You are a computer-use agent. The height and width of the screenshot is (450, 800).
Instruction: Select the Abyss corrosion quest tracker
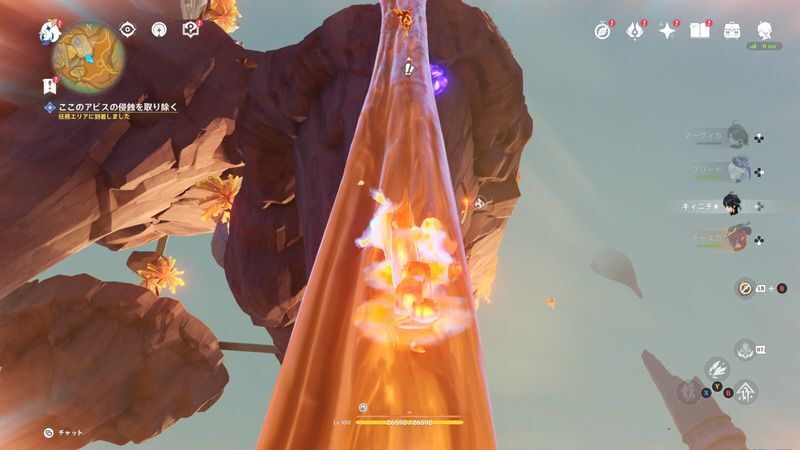click(112, 106)
